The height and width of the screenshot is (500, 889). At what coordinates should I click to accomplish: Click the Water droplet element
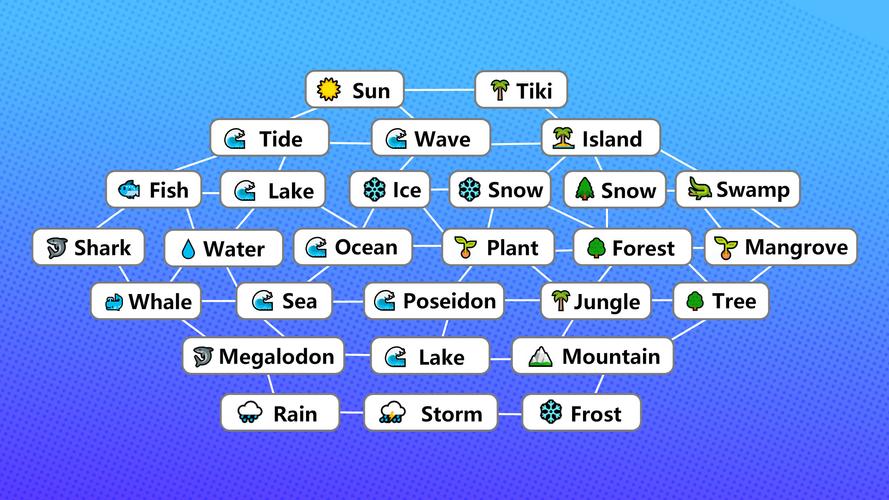(x=222, y=248)
